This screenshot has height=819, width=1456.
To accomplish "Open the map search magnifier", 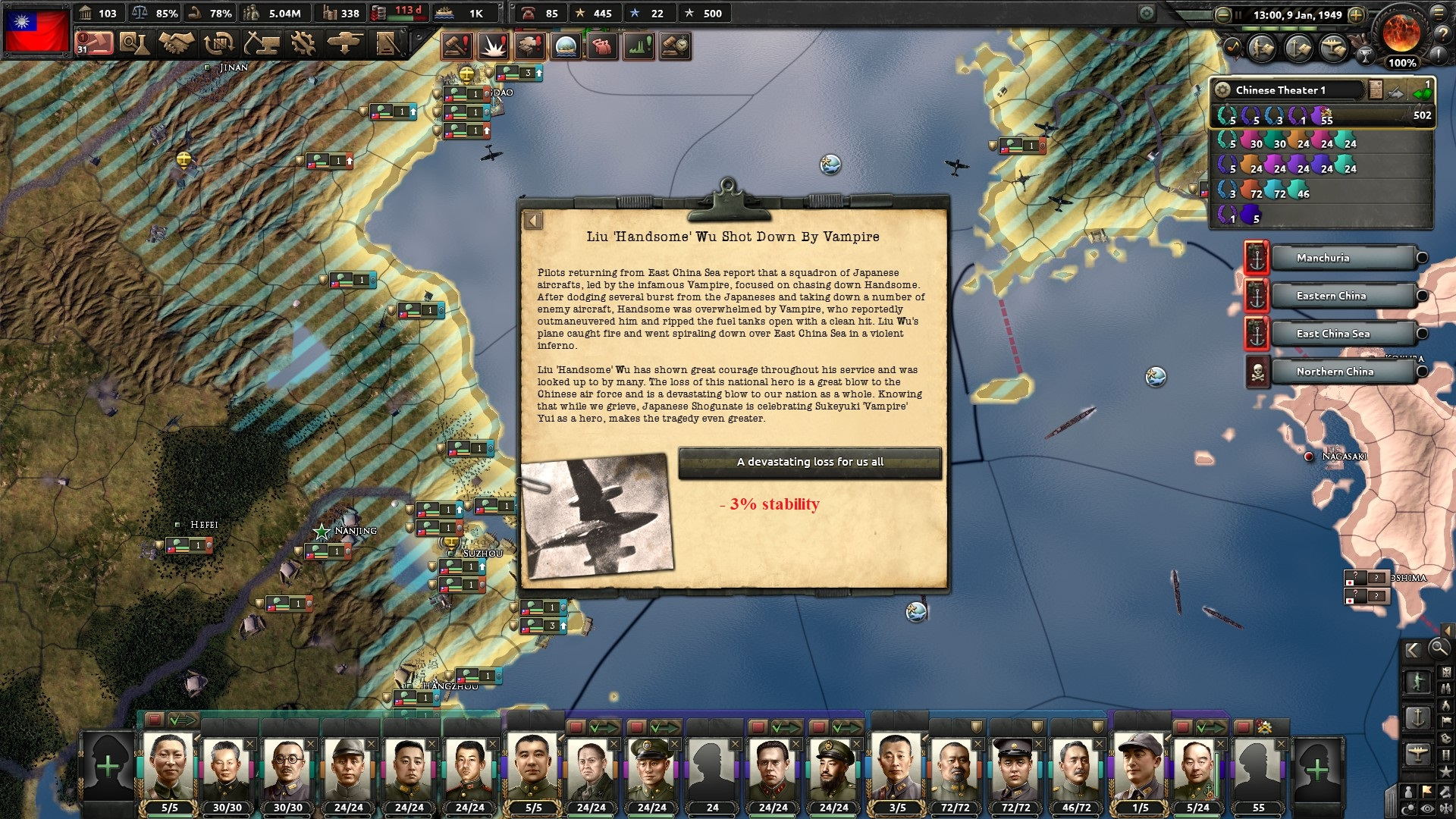I will [x=1438, y=648].
